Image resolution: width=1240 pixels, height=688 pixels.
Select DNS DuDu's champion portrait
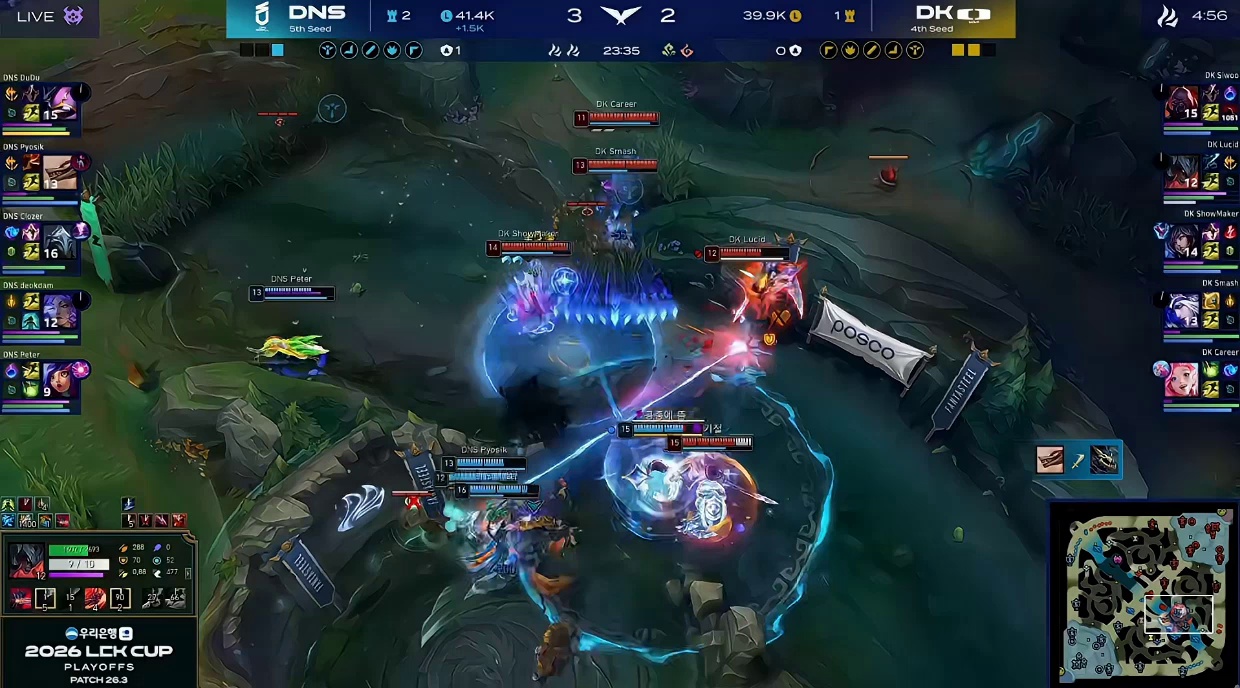point(59,103)
